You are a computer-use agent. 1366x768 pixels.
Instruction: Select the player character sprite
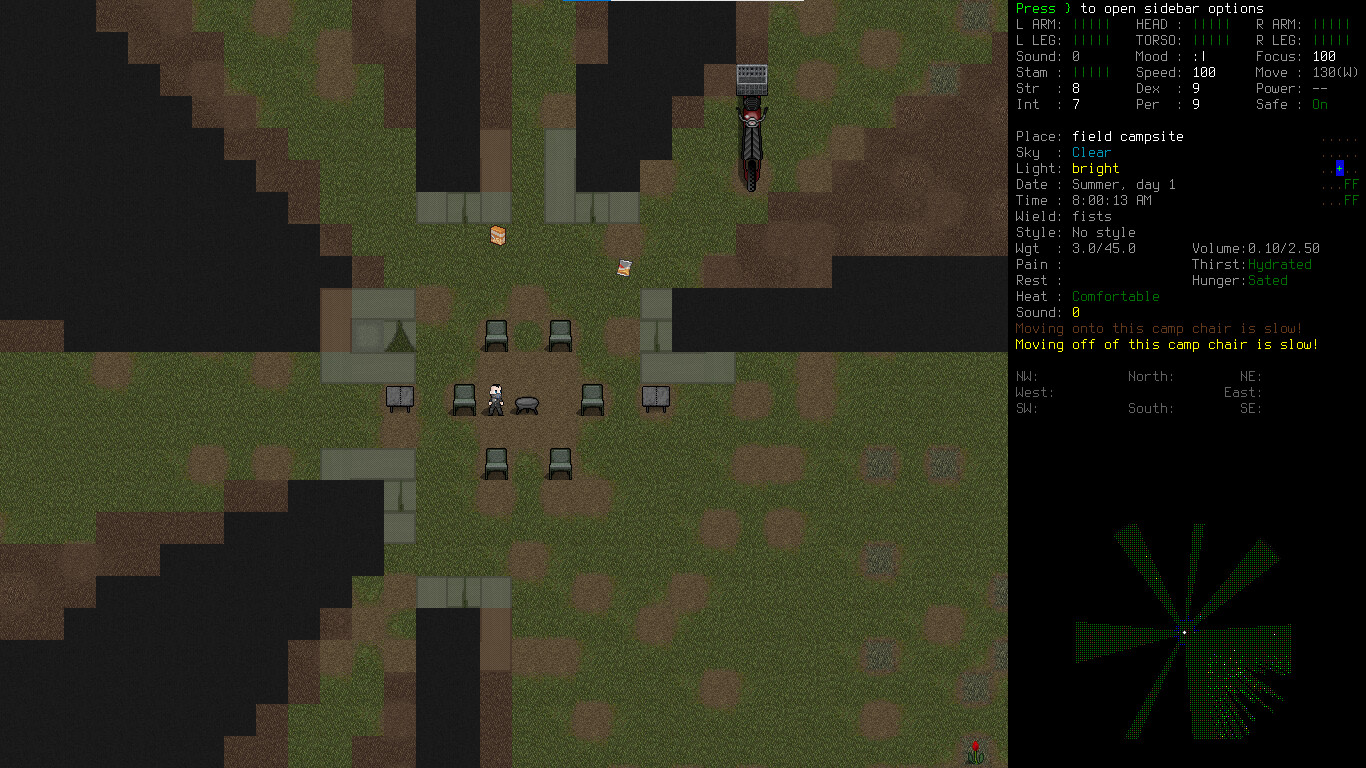tap(493, 397)
